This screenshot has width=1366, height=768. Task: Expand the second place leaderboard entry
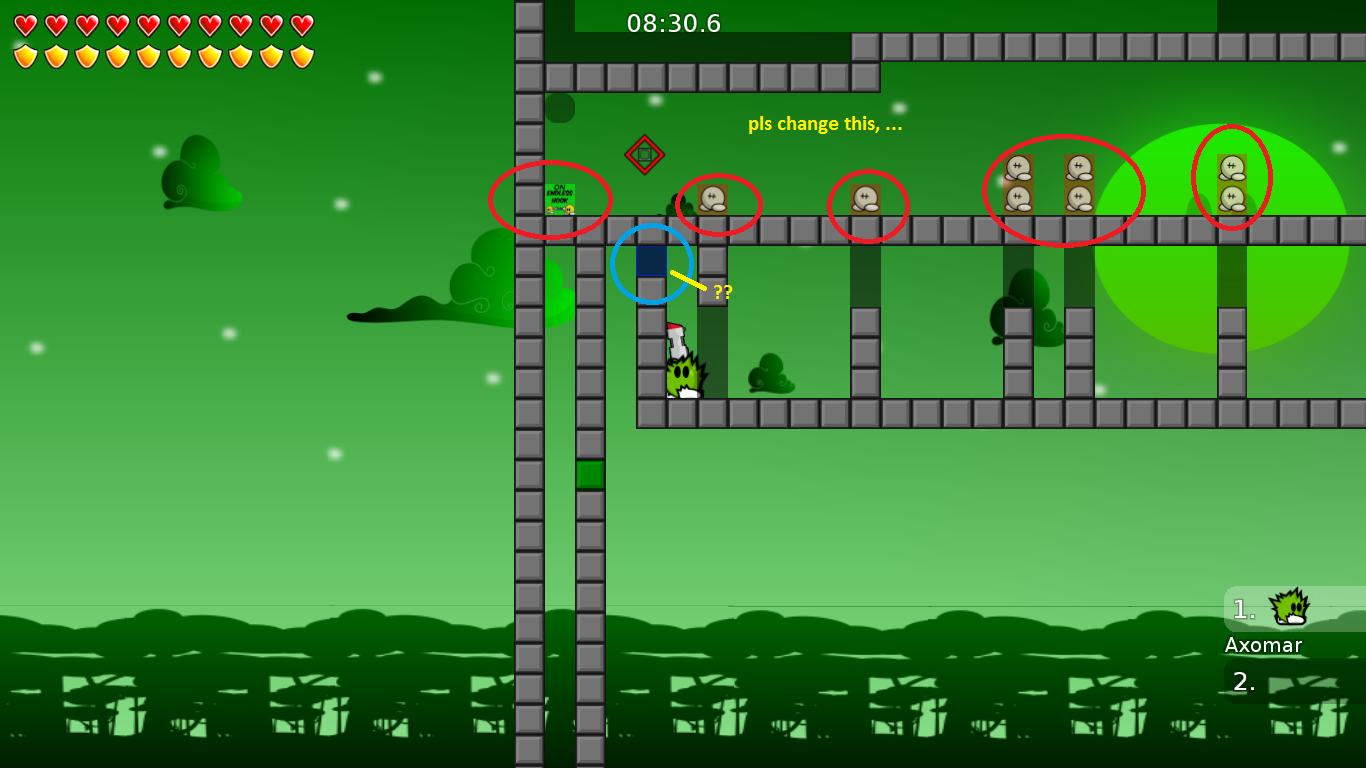pyautogui.click(x=1244, y=685)
